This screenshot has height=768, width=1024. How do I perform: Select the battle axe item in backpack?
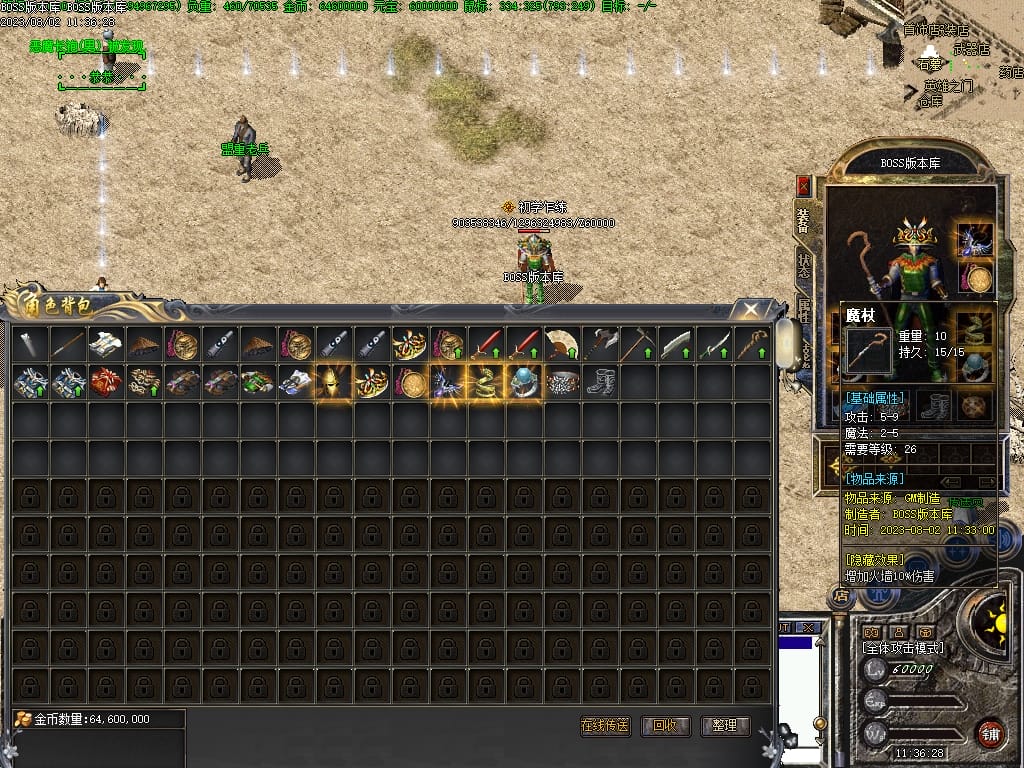tap(600, 344)
